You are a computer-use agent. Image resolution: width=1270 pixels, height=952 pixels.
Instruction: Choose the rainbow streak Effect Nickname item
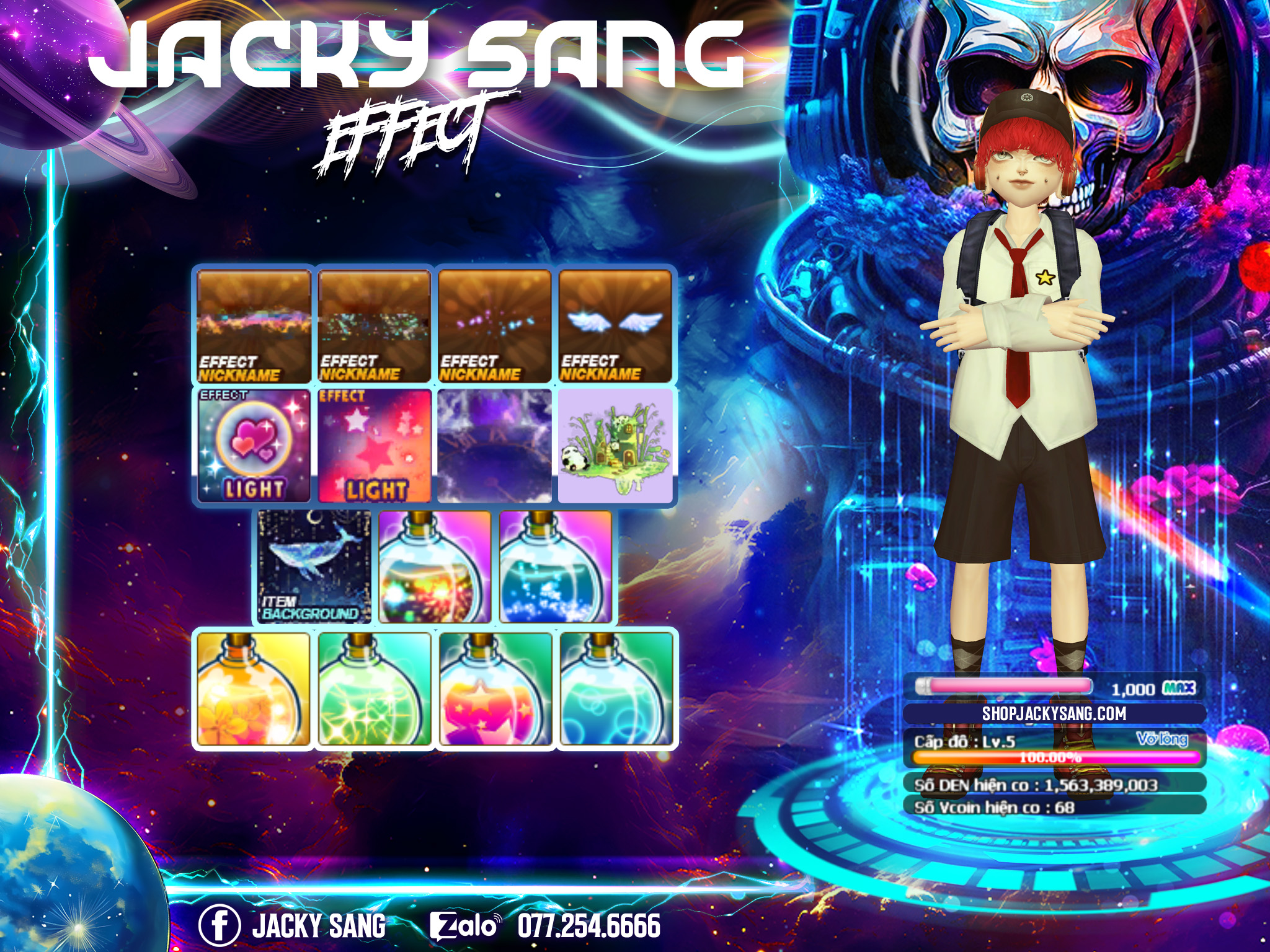pyautogui.click(x=254, y=326)
